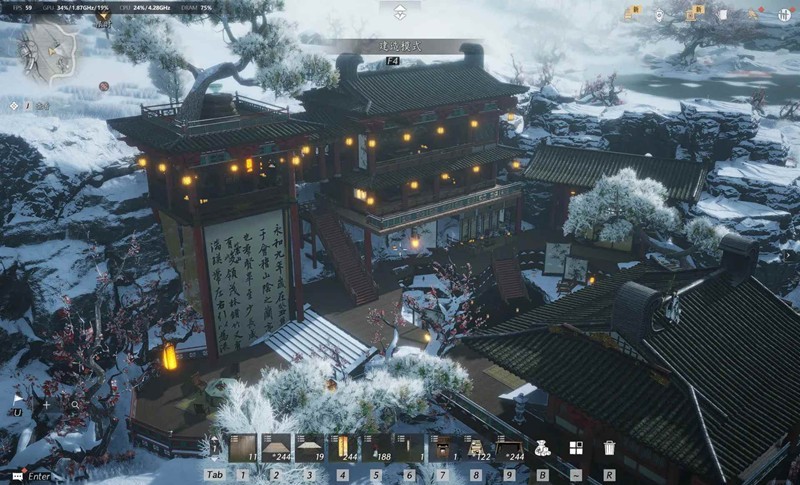
Task: Select the glowing lantern pillar slot
Action: pos(342,448)
